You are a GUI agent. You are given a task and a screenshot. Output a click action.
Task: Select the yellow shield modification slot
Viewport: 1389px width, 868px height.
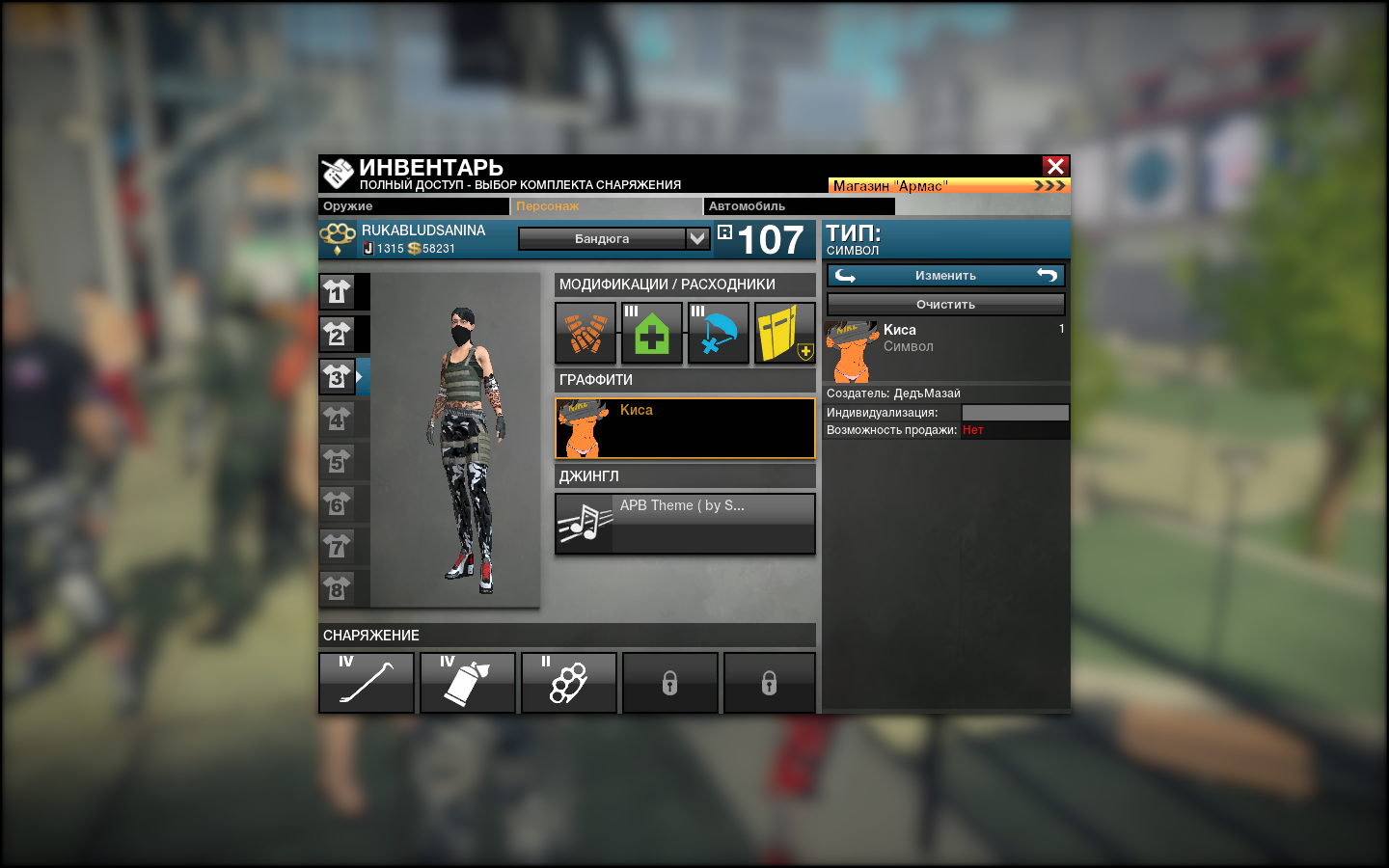pyautogui.click(x=785, y=333)
